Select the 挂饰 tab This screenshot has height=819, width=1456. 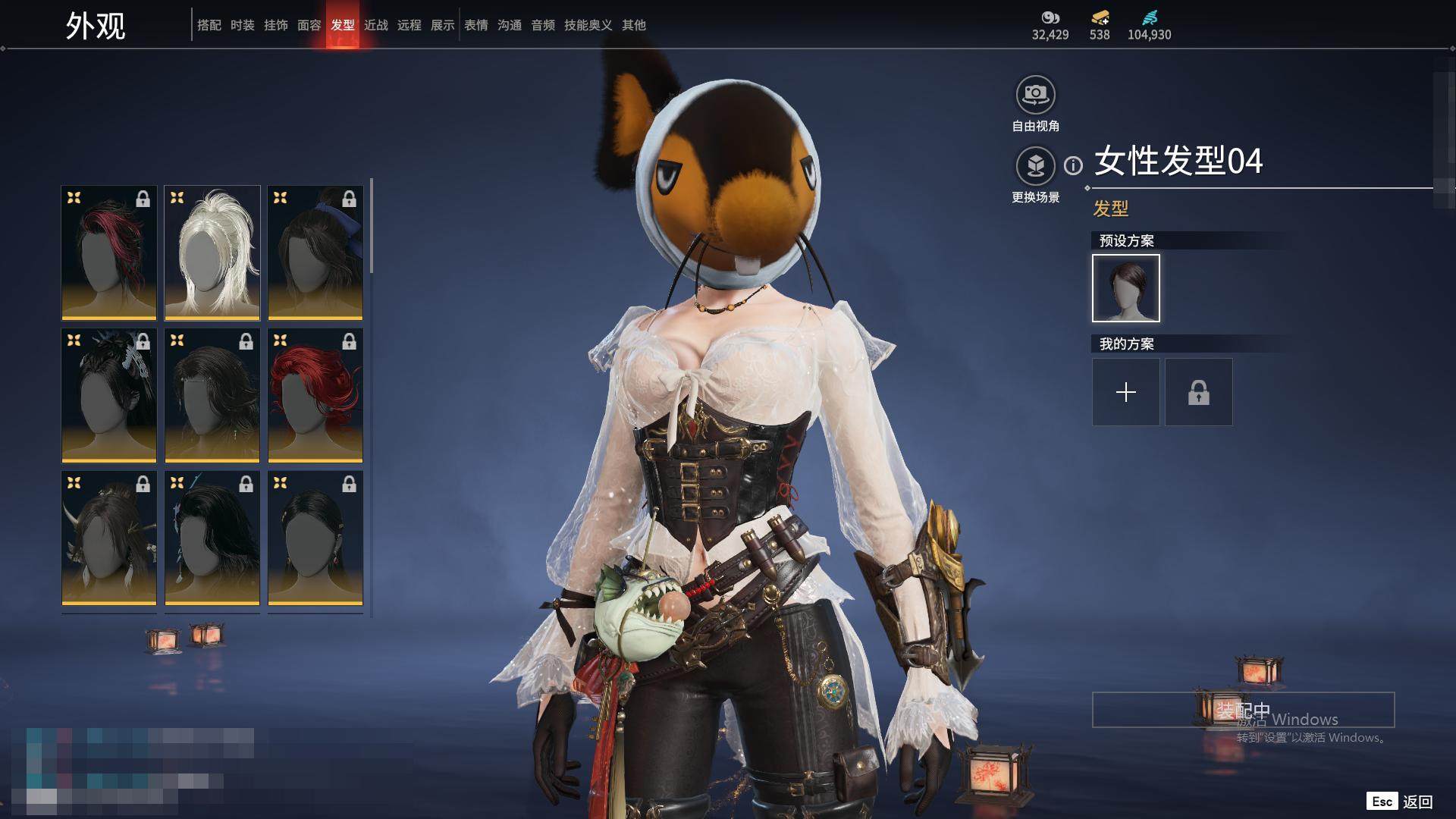(275, 25)
